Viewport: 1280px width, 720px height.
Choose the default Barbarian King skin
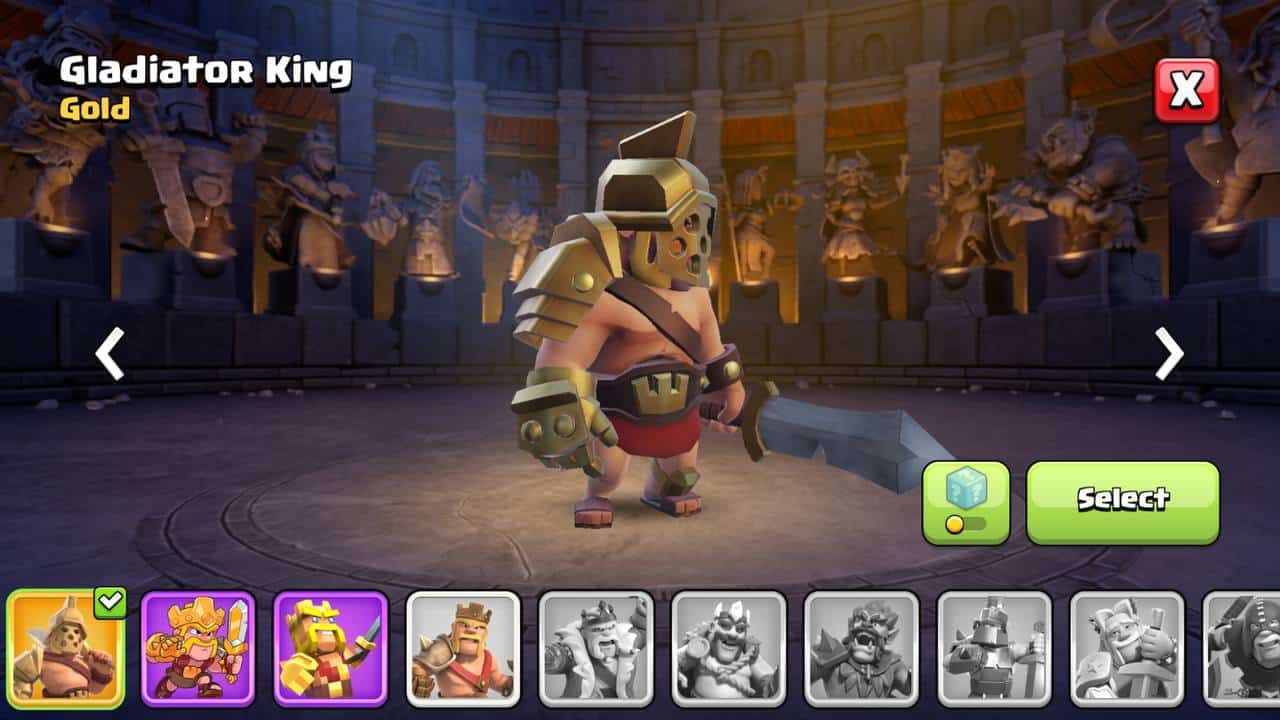[x=463, y=649]
